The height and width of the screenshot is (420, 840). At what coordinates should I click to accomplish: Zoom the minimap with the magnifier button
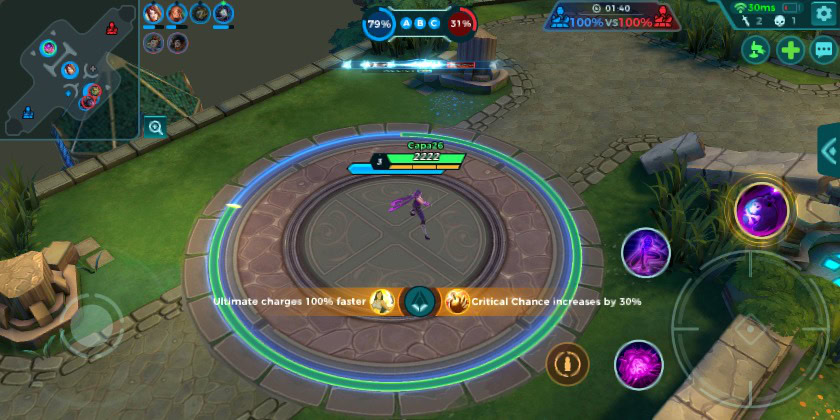[x=155, y=127]
